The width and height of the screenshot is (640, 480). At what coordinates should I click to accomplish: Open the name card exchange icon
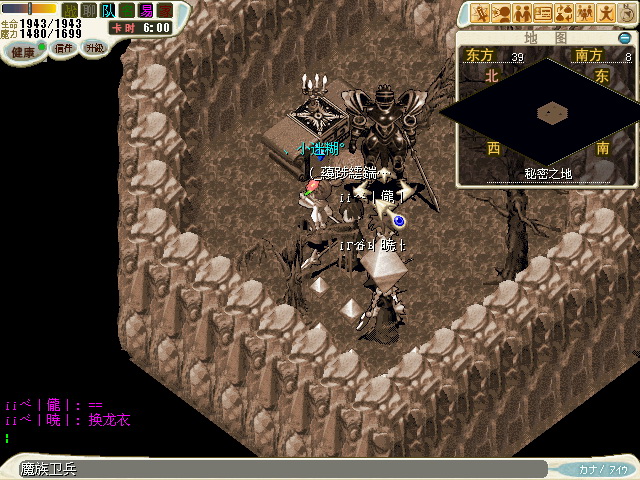tap(543, 13)
